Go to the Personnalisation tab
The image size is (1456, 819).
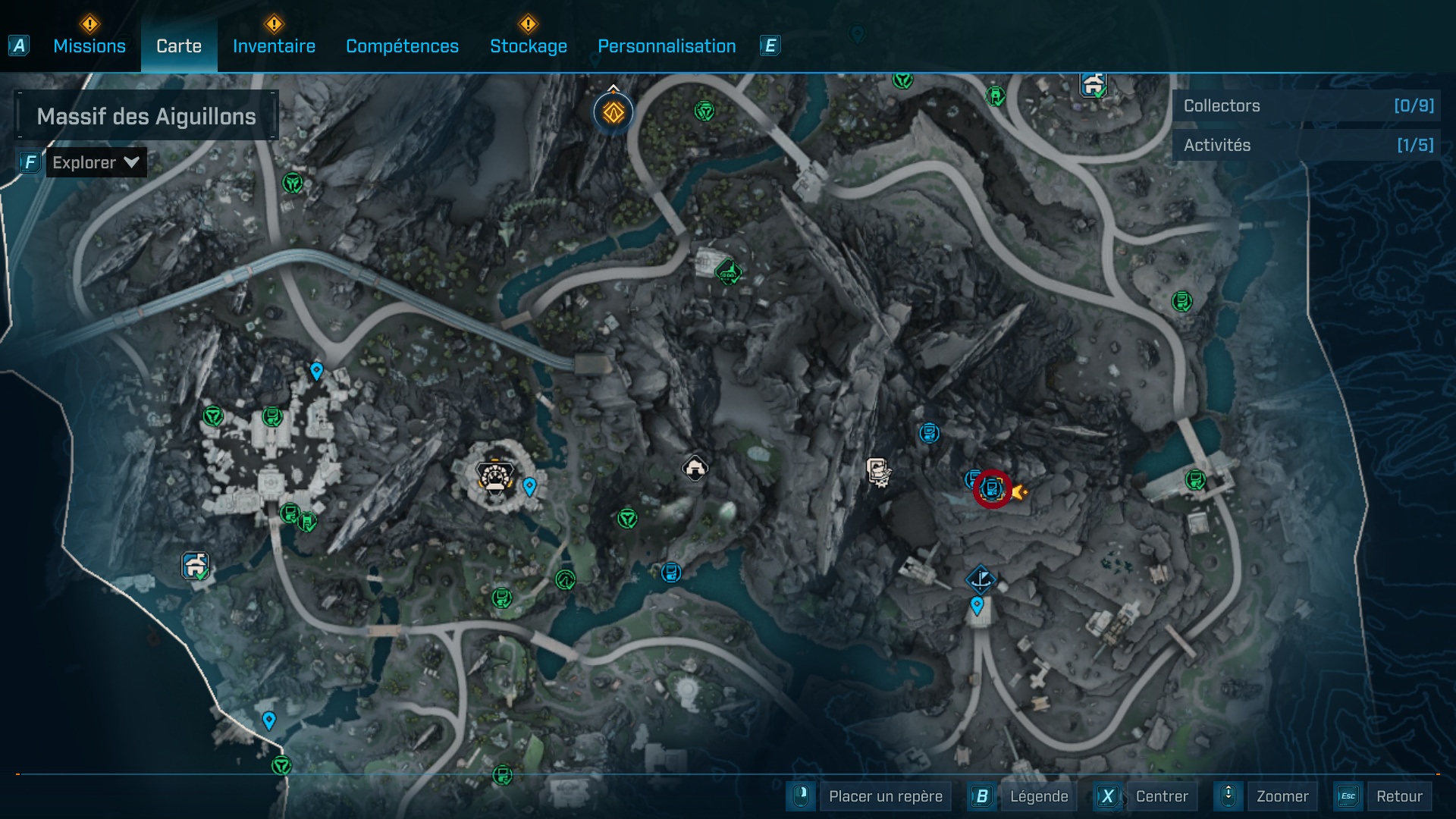pos(667,45)
